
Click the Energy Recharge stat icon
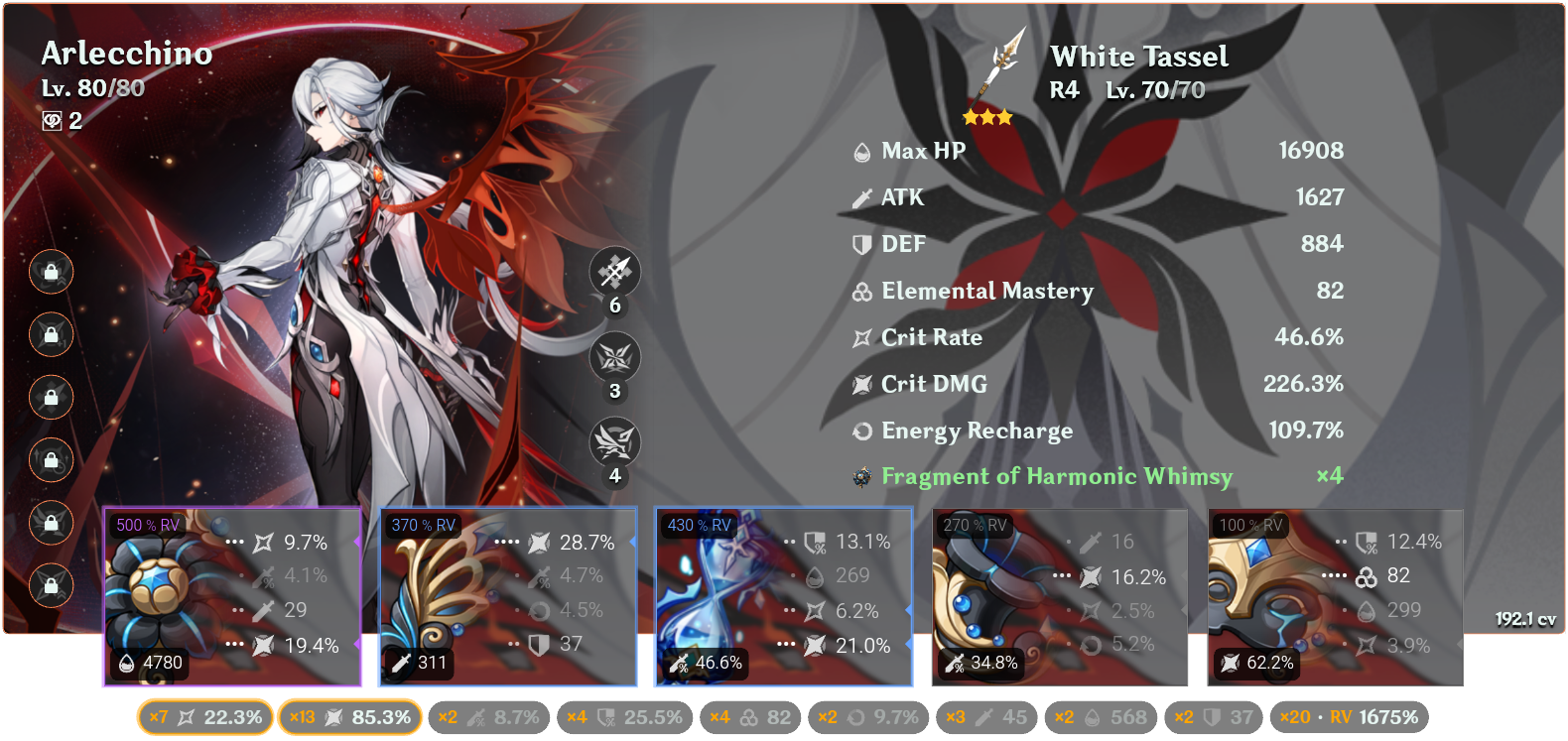[861, 431]
